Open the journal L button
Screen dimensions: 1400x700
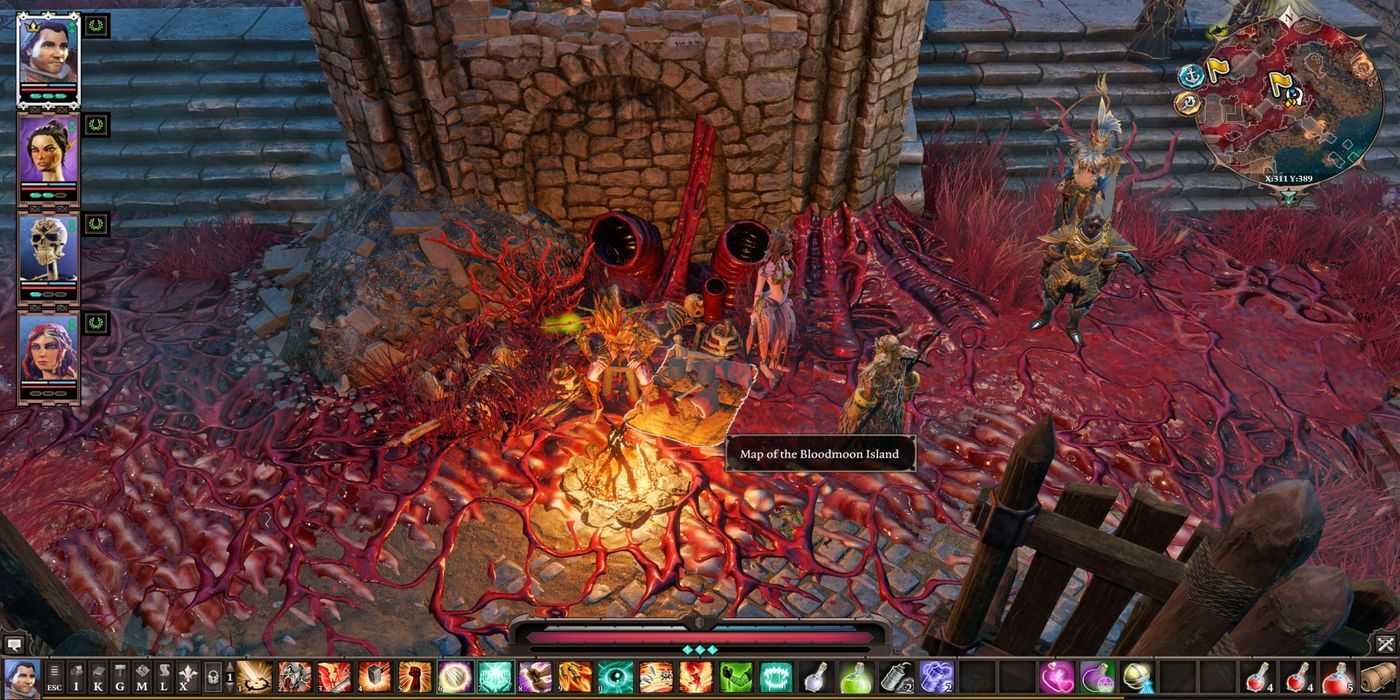(x=164, y=678)
